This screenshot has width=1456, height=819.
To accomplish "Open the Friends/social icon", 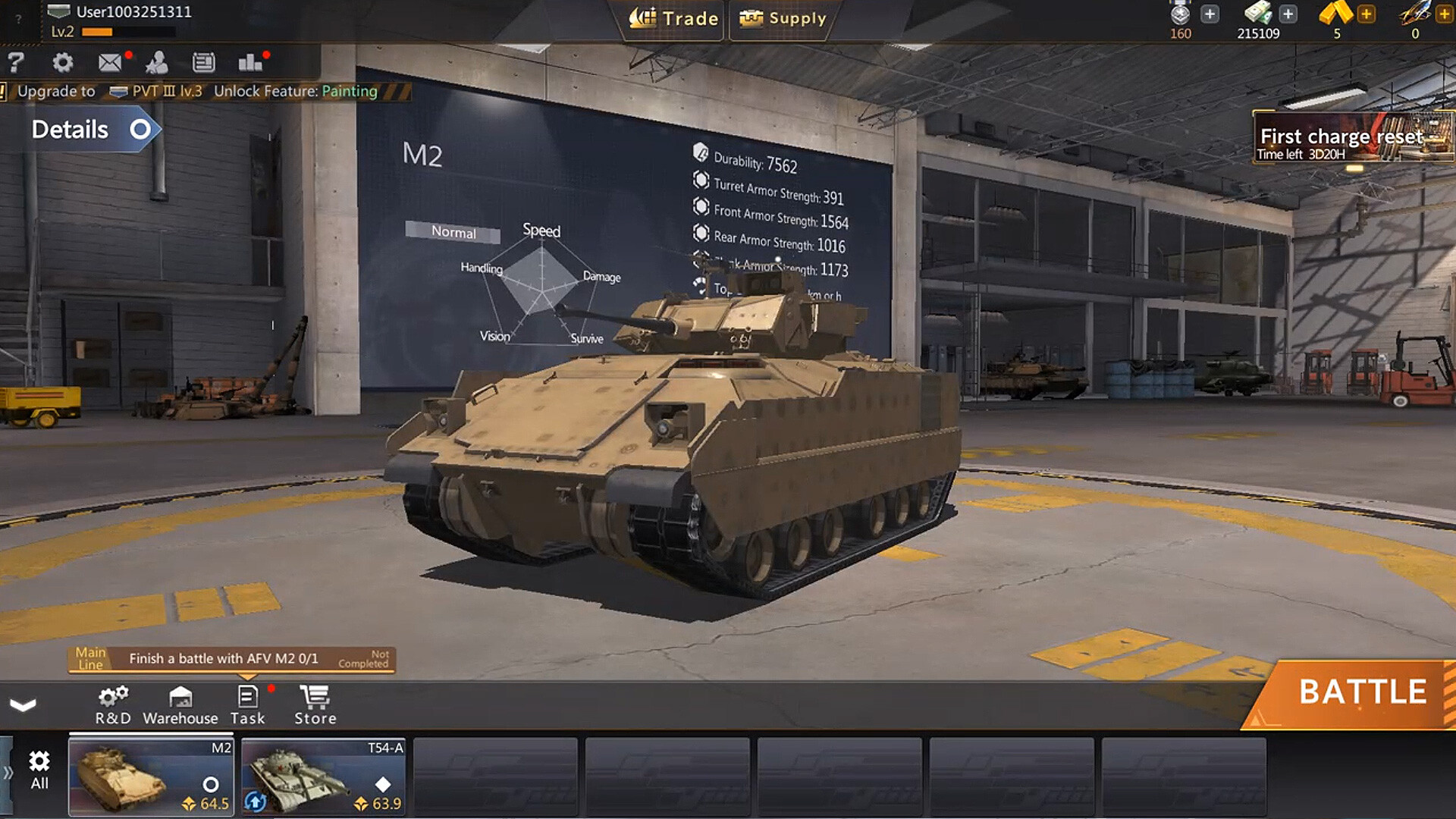I will 157,63.
